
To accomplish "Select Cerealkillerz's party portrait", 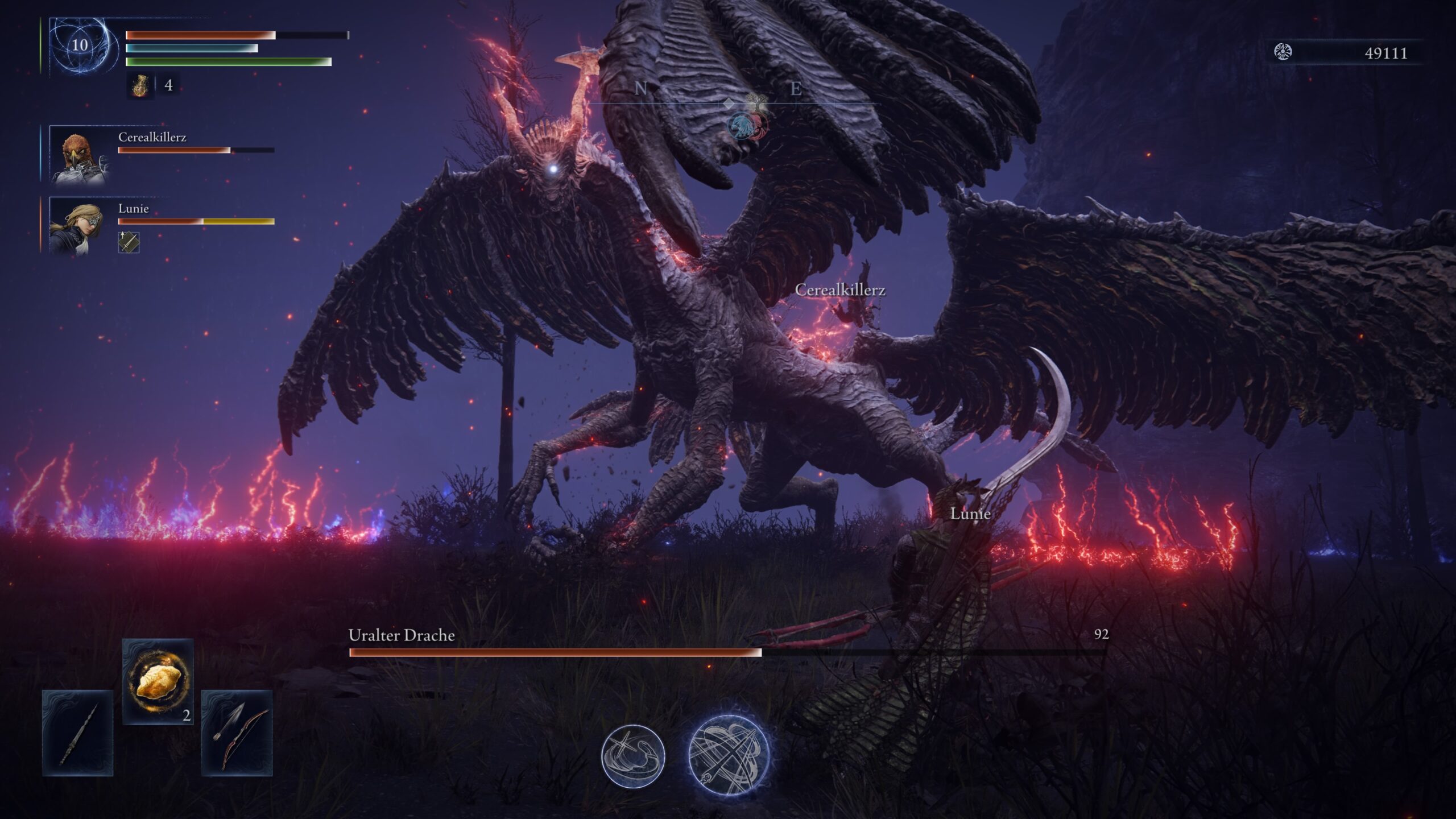I will 78,155.
